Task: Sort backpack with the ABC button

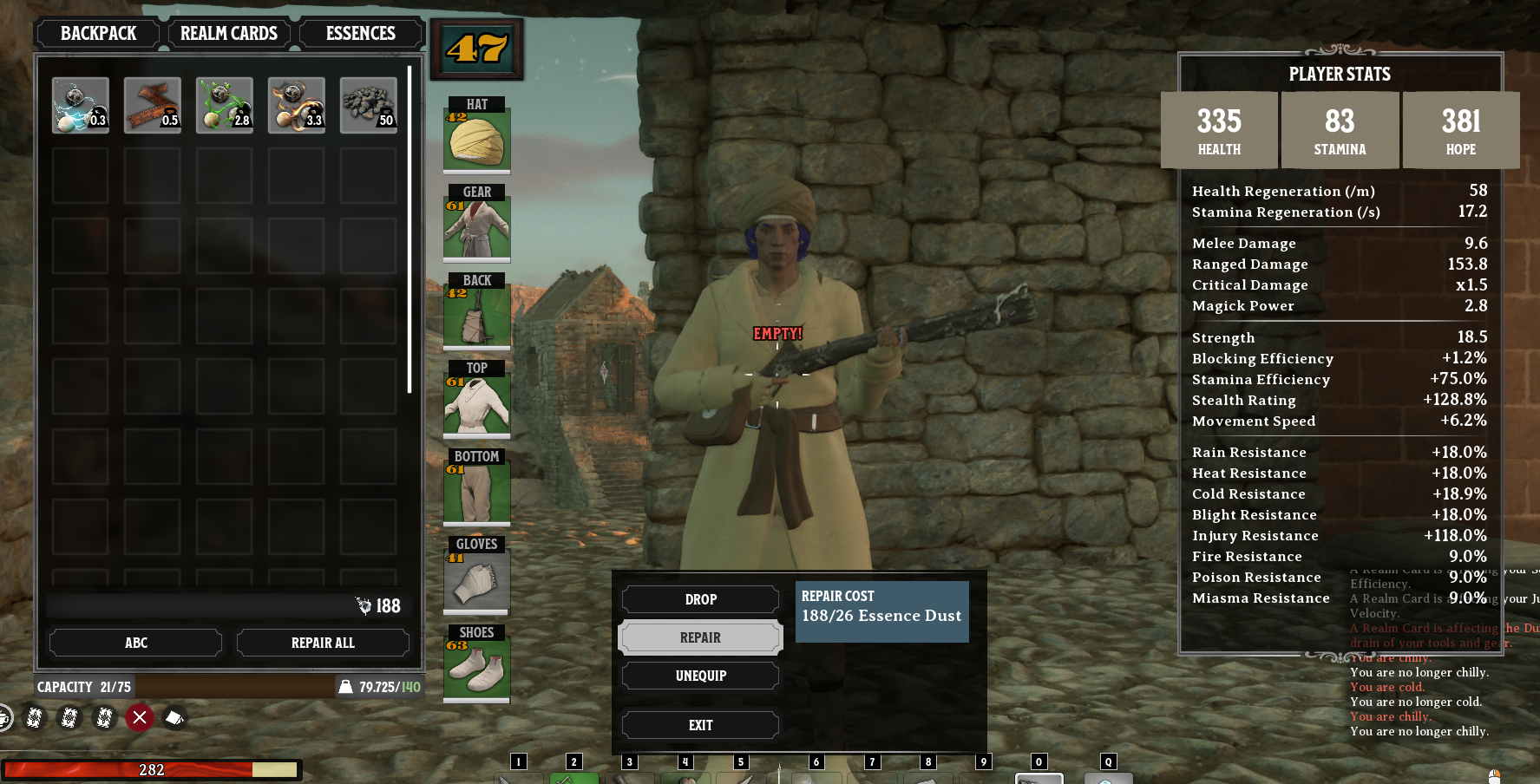Action: (x=136, y=643)
